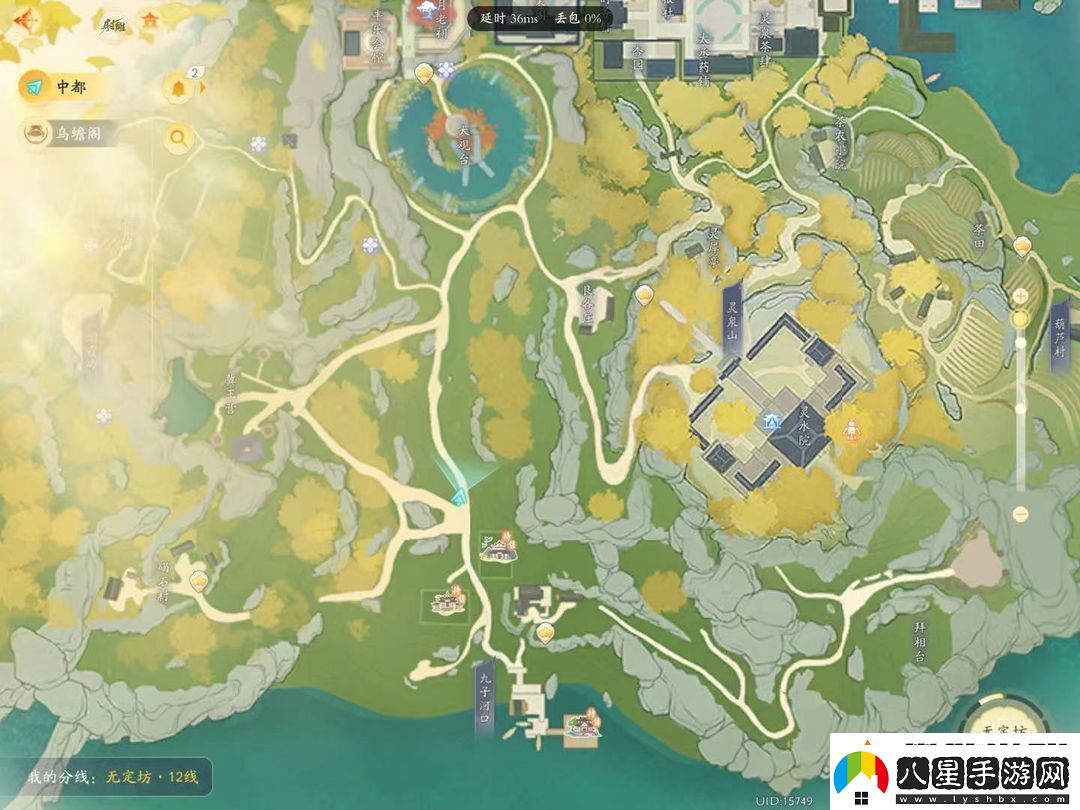The width and height of the screenshot is (1080, 810).
Task: Zoom in with the plus button
Action: tap(1020, 296)
